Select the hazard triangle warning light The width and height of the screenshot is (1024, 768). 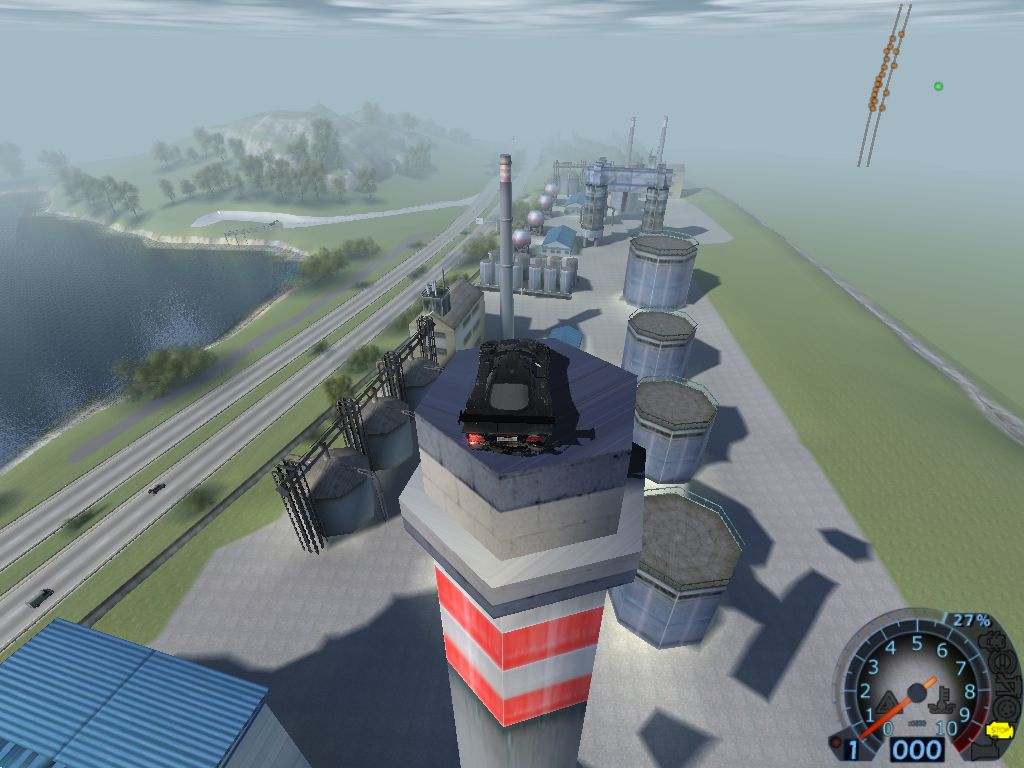point(887,702)
